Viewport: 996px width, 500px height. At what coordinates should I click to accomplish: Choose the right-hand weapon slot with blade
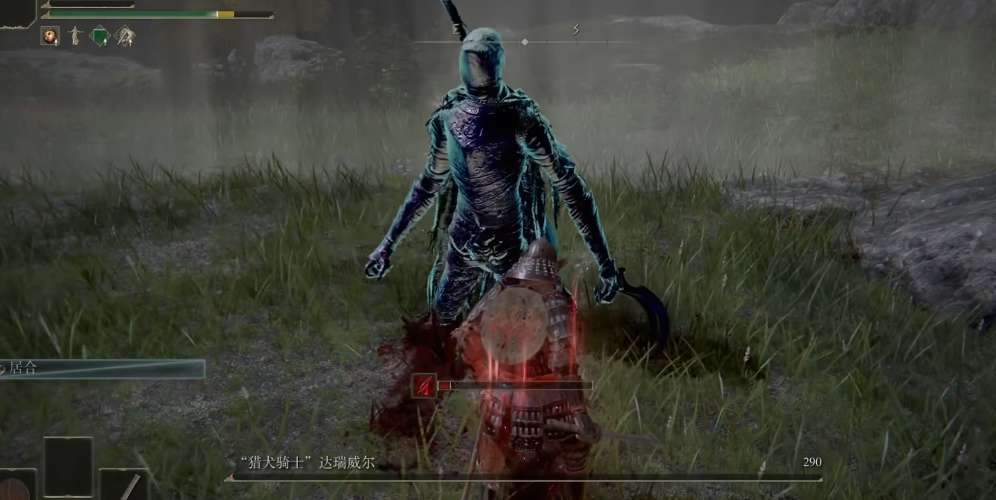[124, 485]
